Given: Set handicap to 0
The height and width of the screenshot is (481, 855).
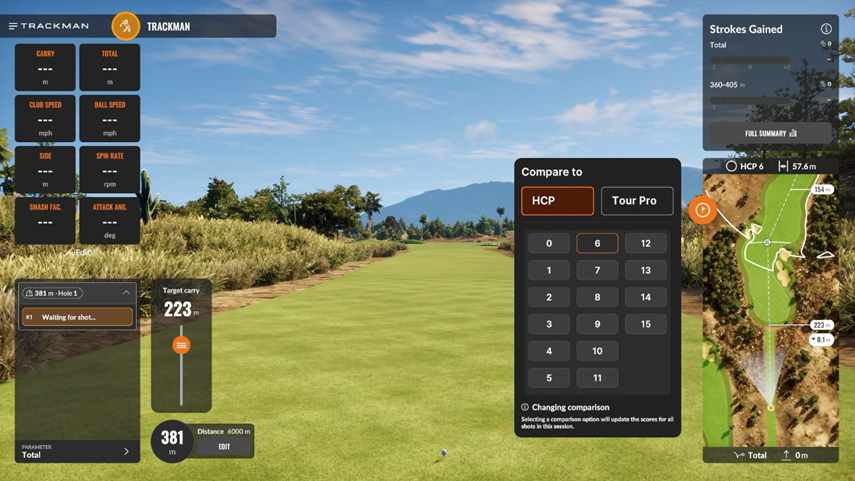Looking at the screenshot, I should 549,243.
